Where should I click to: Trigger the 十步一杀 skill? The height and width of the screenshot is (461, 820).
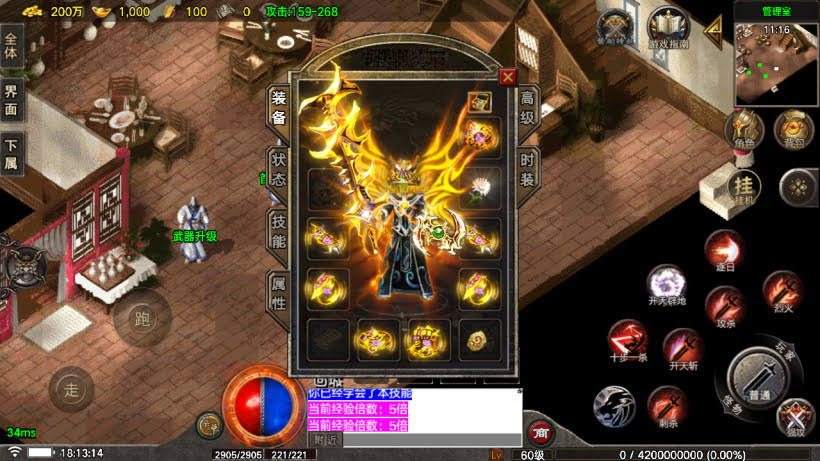[628, 340]
